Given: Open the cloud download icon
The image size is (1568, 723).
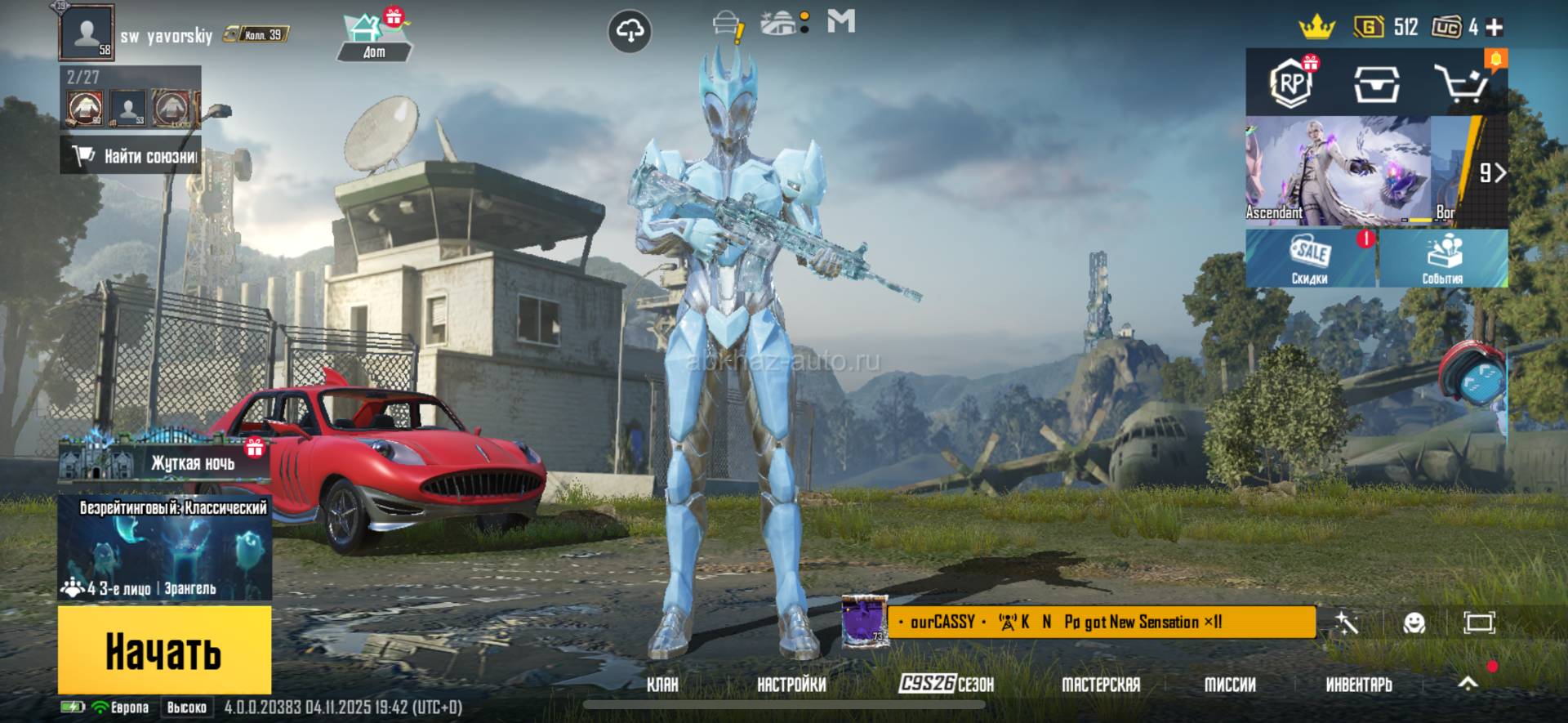Looking at the screenshot, I should pos(630,31).
